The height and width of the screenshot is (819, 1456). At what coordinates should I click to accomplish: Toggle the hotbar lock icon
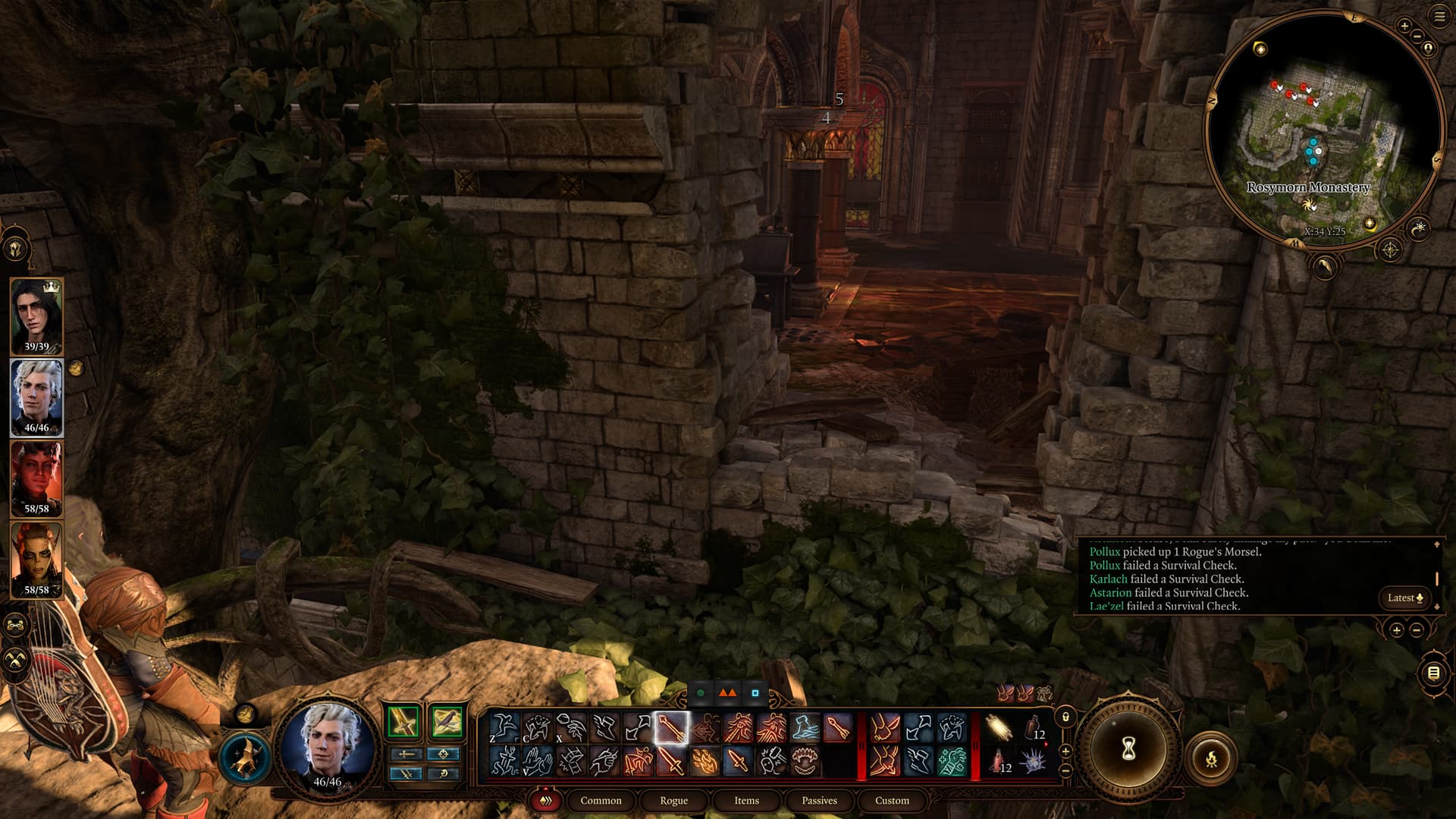(1065, 717)
